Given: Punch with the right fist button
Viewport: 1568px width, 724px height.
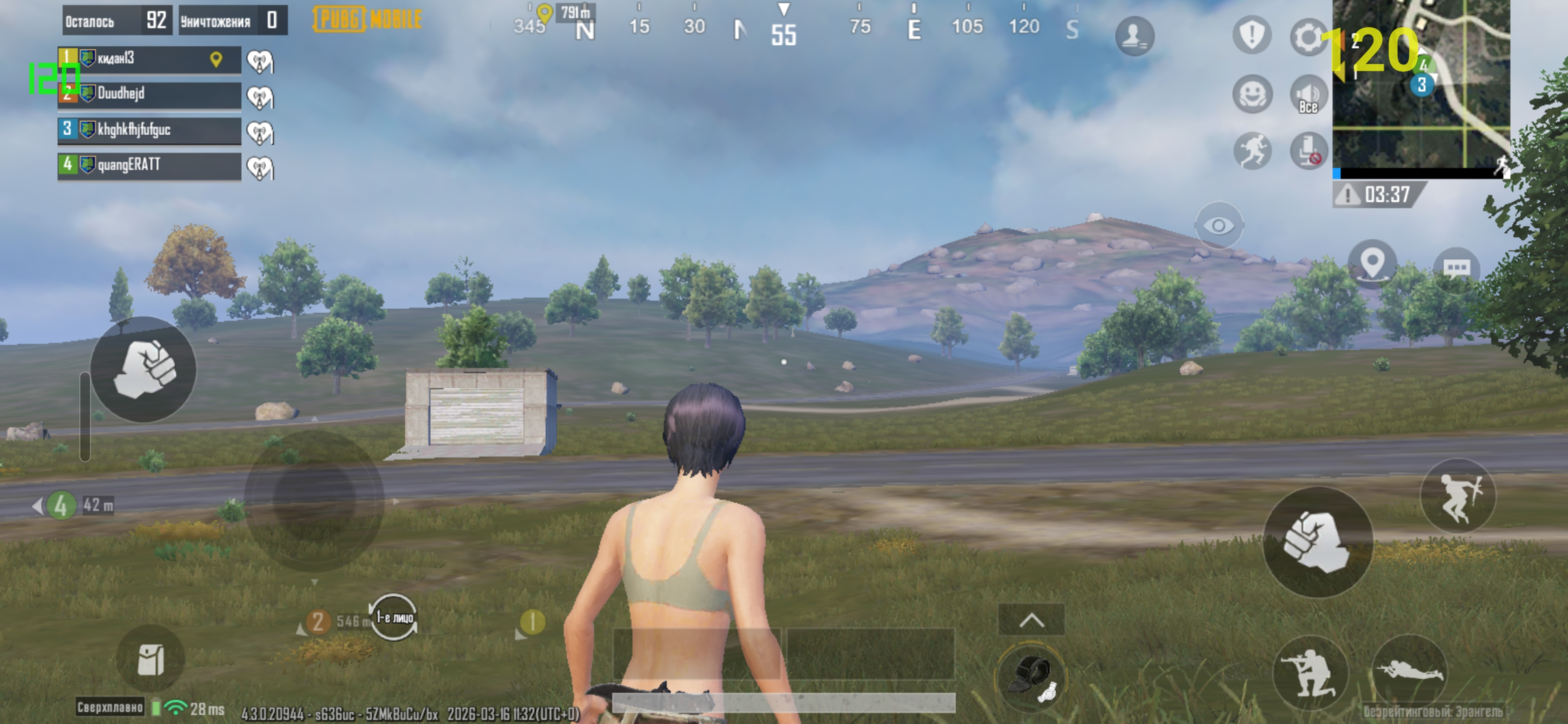Looking at the screenshot, I should 1317,541.
